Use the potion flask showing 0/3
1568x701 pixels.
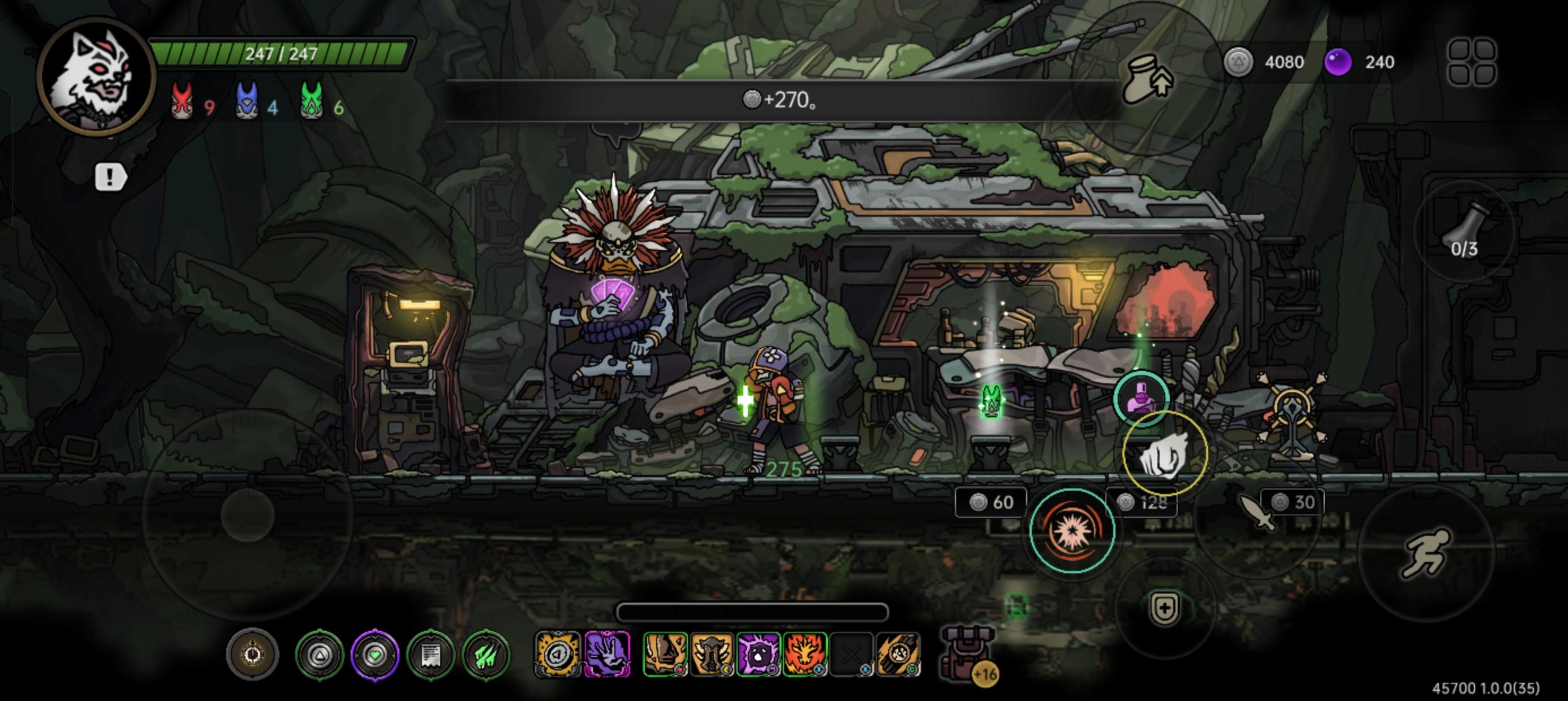point(1464,232)
